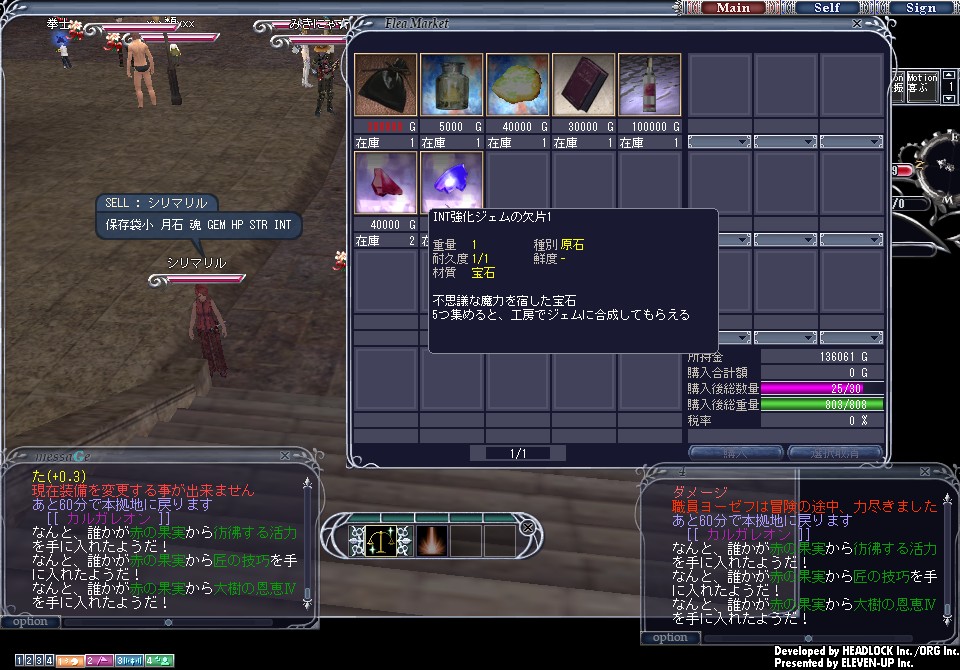The image size is (960, 670).
Task: Choose the wine bottle priced 100000 G
Action: (x=649, y=86)
